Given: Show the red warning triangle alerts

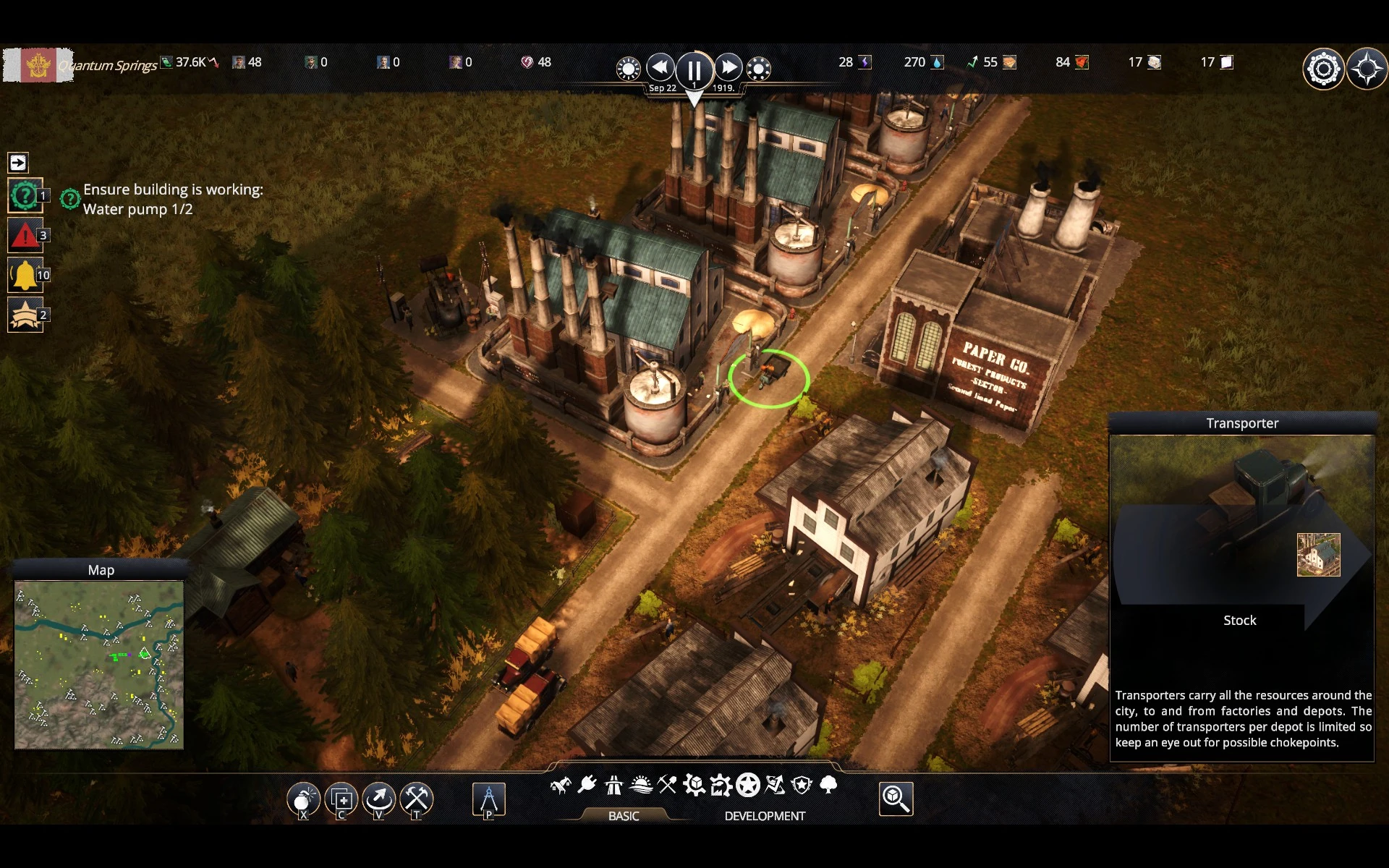Looking at the screenshot, I should pos(25,235).
